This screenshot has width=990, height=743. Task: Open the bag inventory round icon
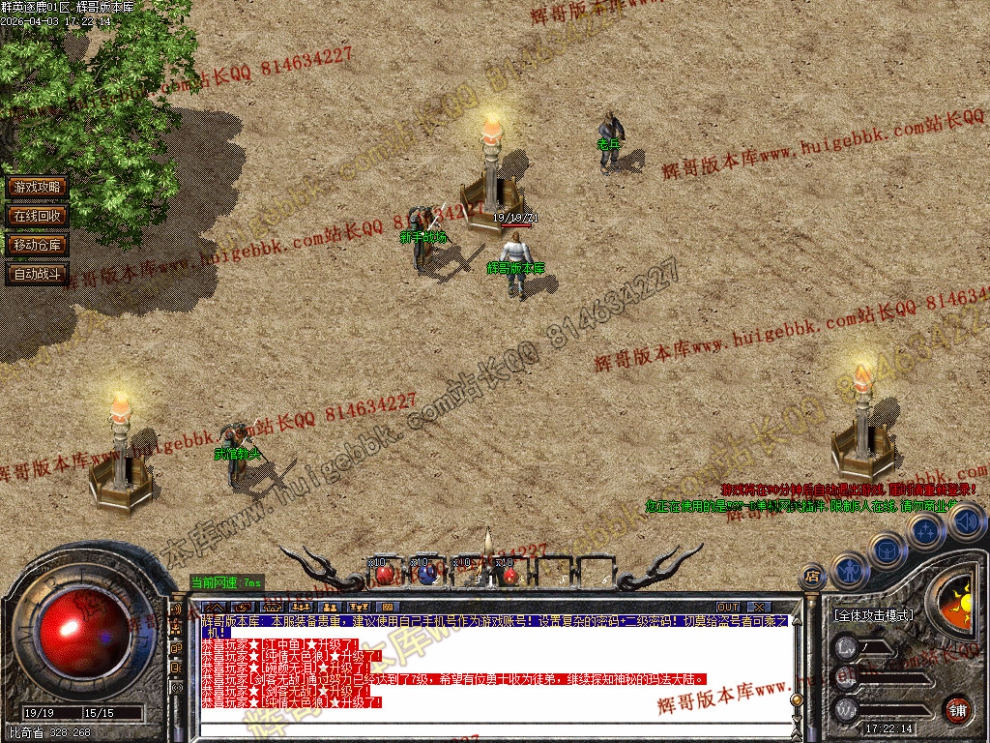tap(887, 549)
